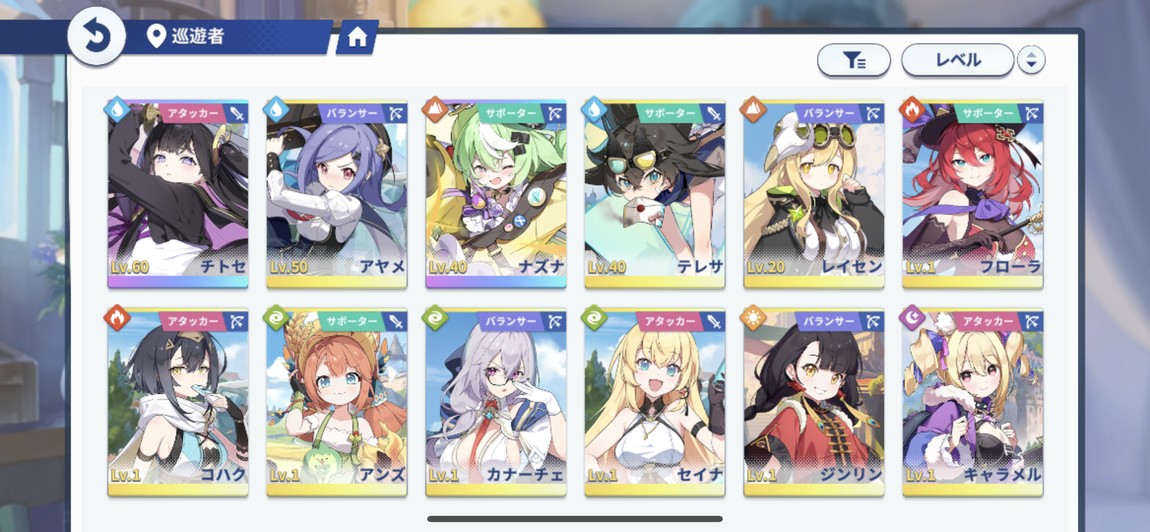This screenshot has width=1150, height=532.
Task: Open the home screen via house icon
Action: (x=357, y=38)
